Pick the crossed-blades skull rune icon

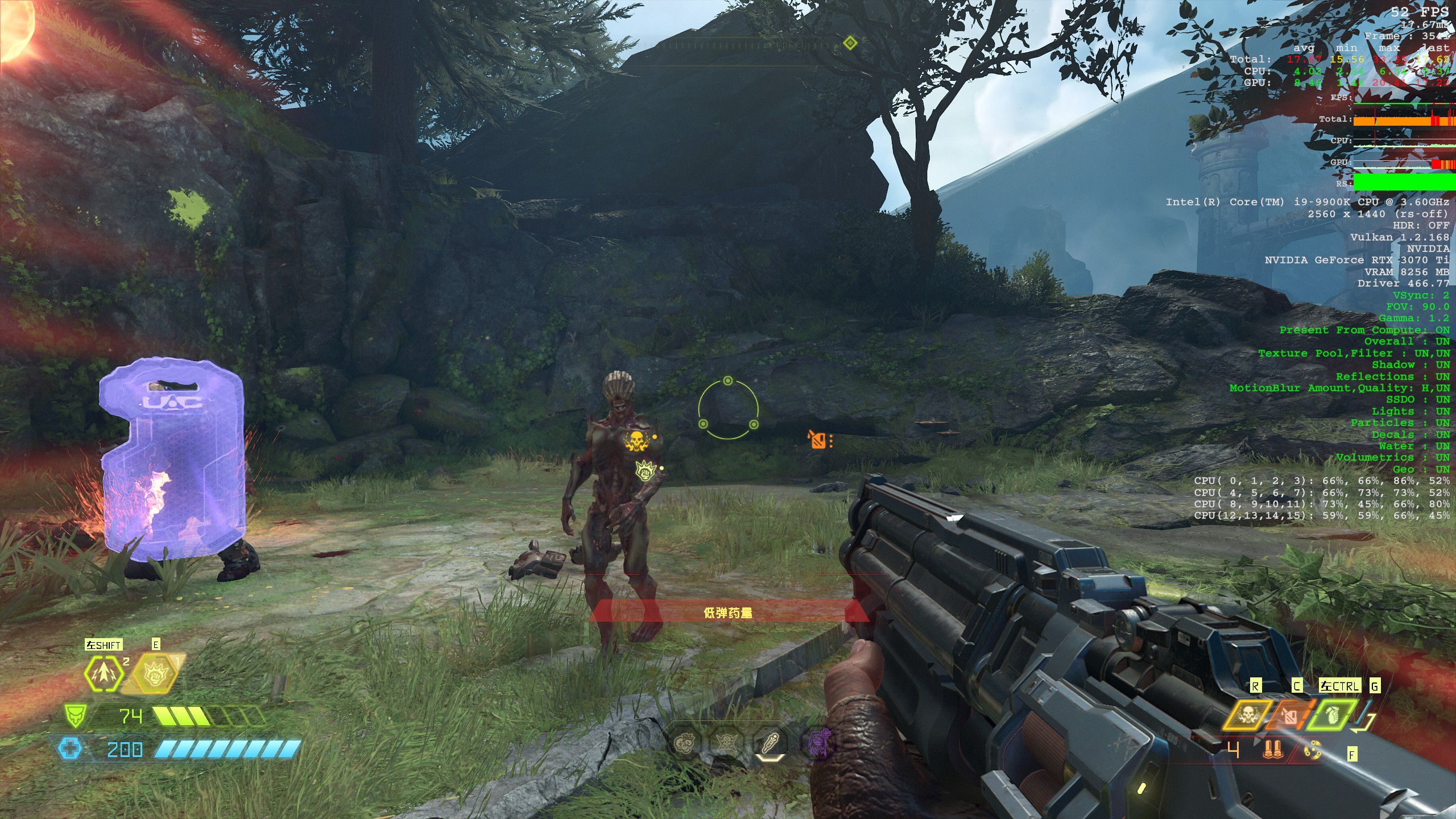click(726, 742)
